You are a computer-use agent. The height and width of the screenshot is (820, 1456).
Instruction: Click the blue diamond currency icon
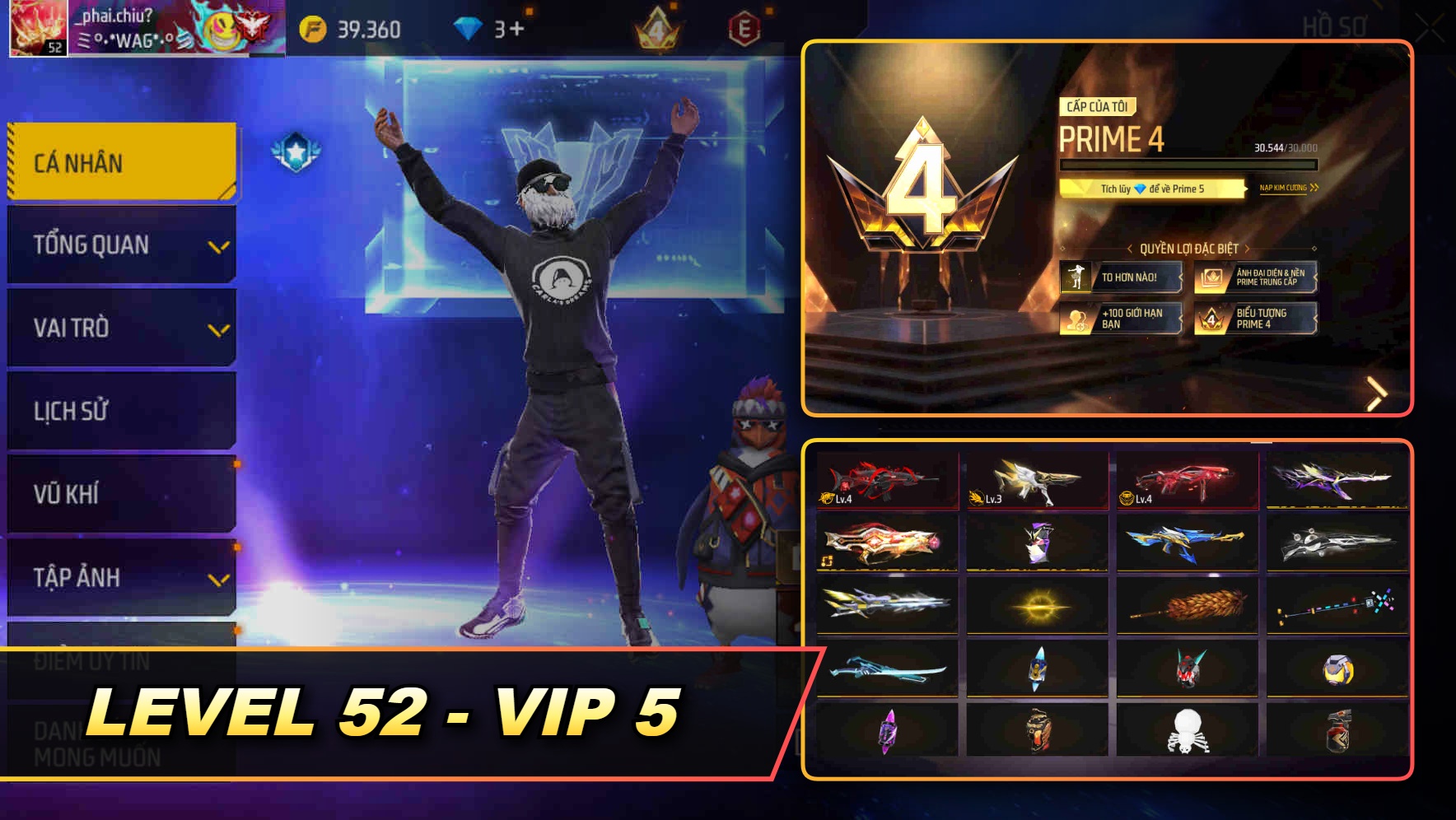coord(467,26)
